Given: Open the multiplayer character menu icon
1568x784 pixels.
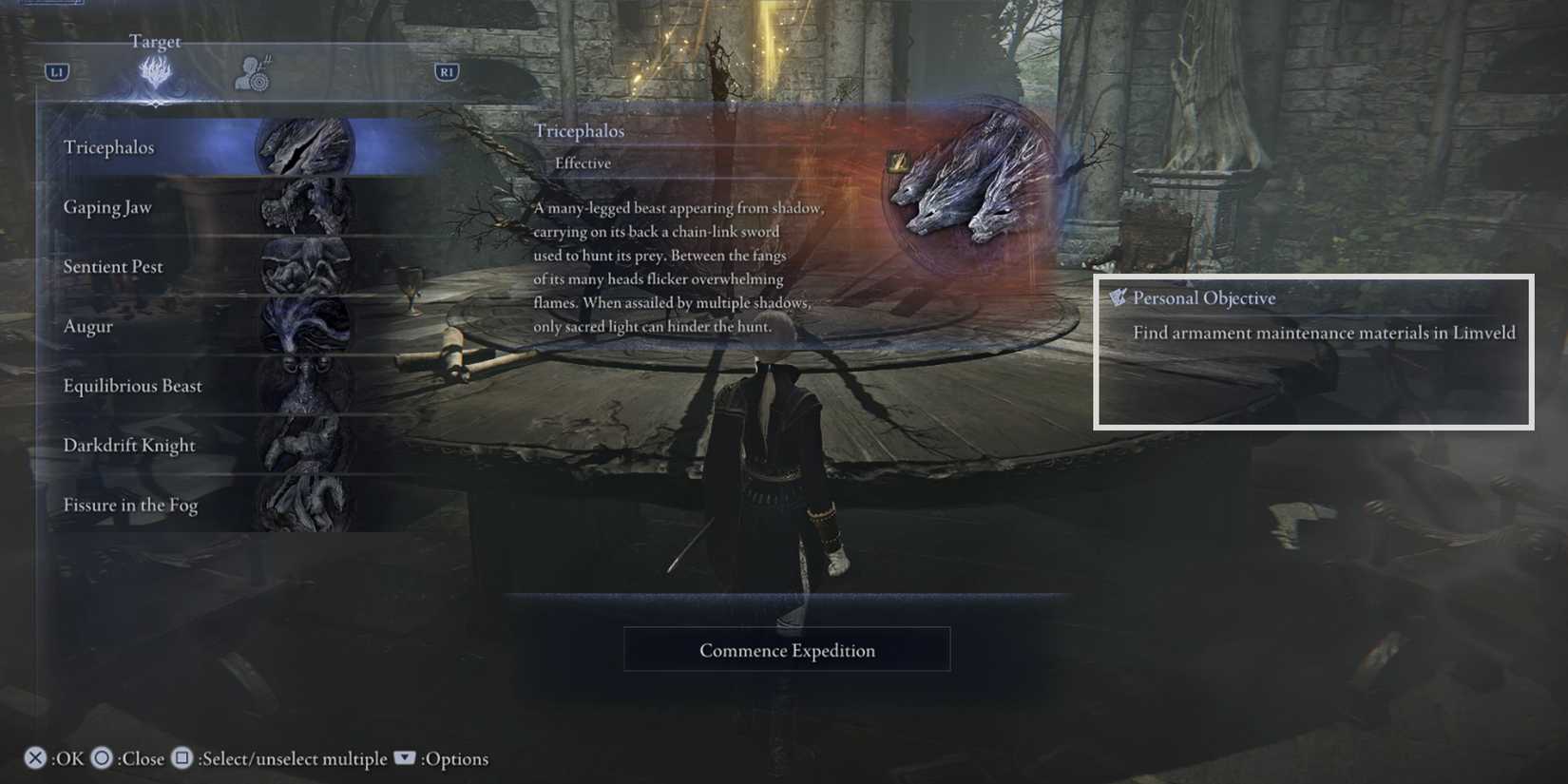Looking at the screenshot, I should 253,71.
